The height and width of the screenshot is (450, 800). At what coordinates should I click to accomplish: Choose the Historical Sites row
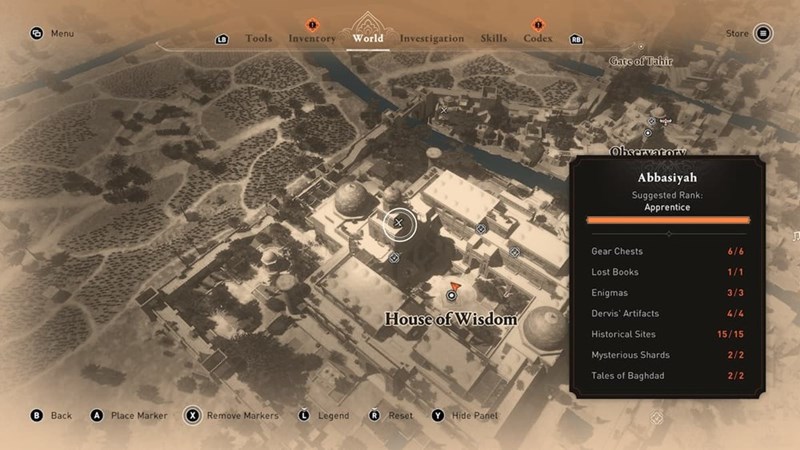[x=667, y=334]
